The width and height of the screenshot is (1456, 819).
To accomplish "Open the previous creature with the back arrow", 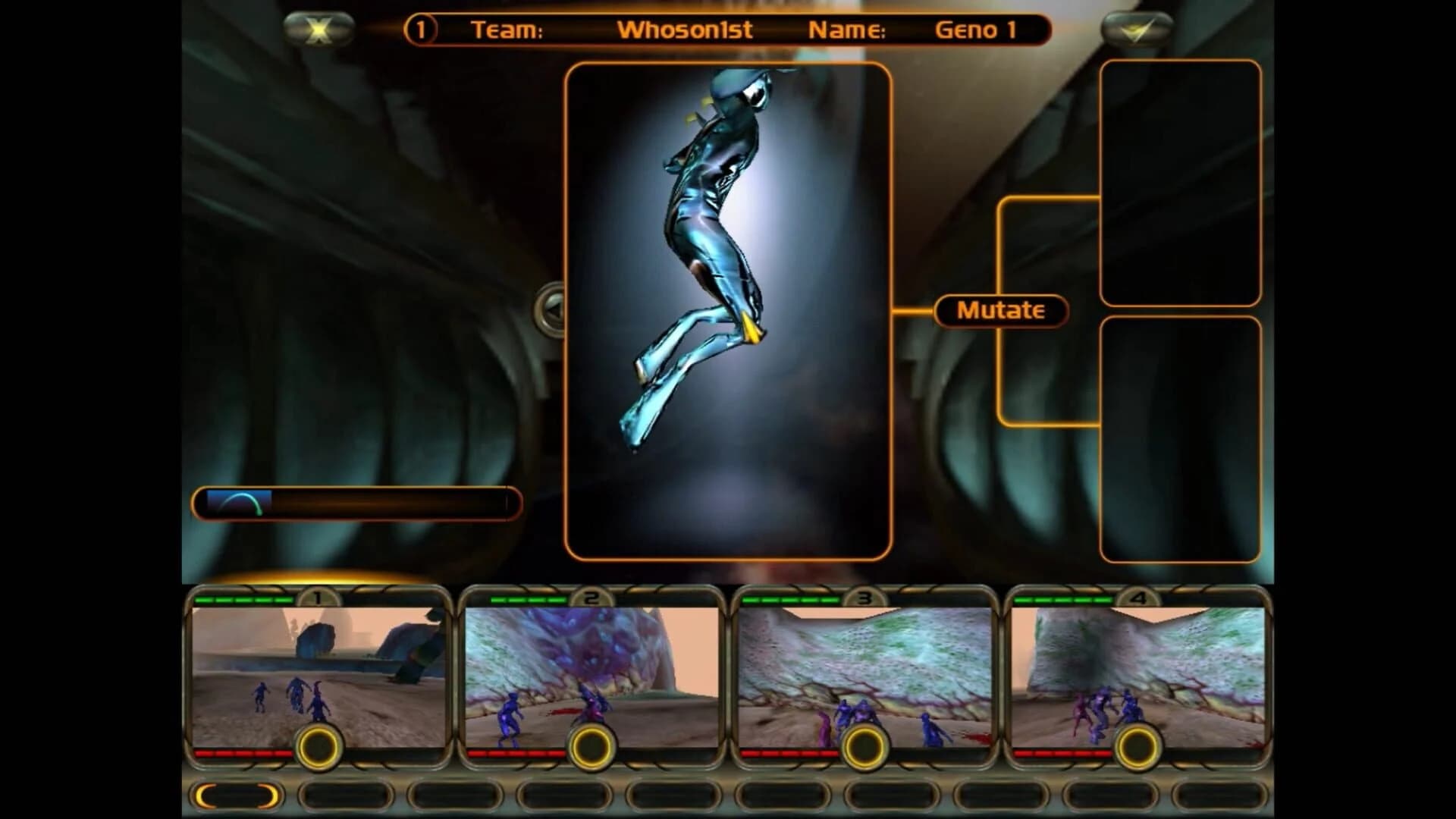I will 551,311.
